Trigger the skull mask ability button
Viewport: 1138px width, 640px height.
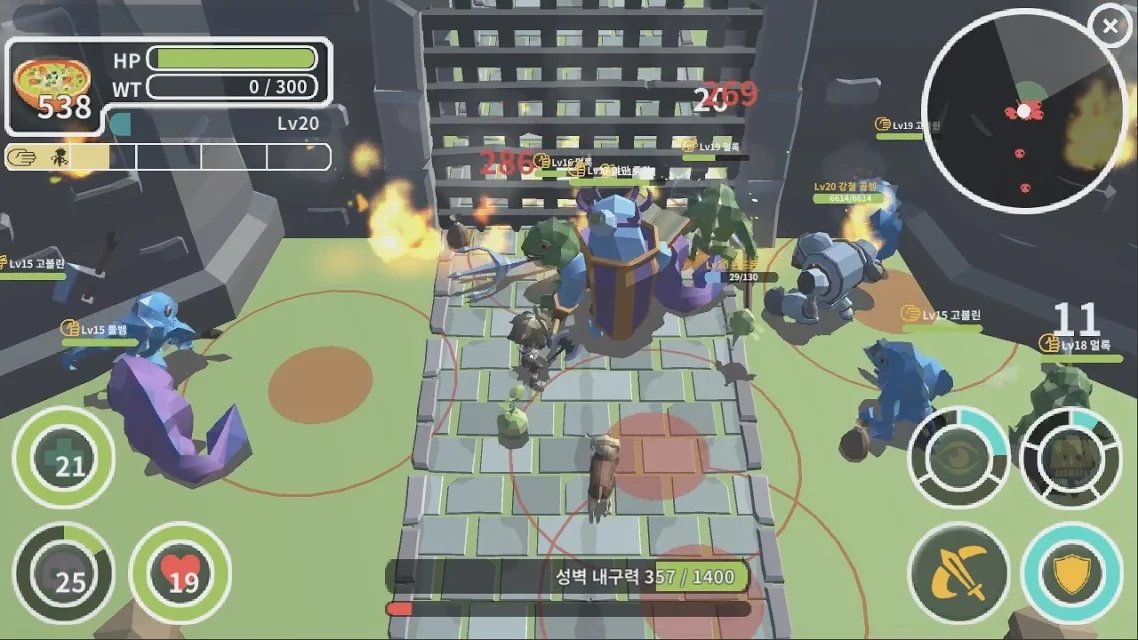point(1071,457)
